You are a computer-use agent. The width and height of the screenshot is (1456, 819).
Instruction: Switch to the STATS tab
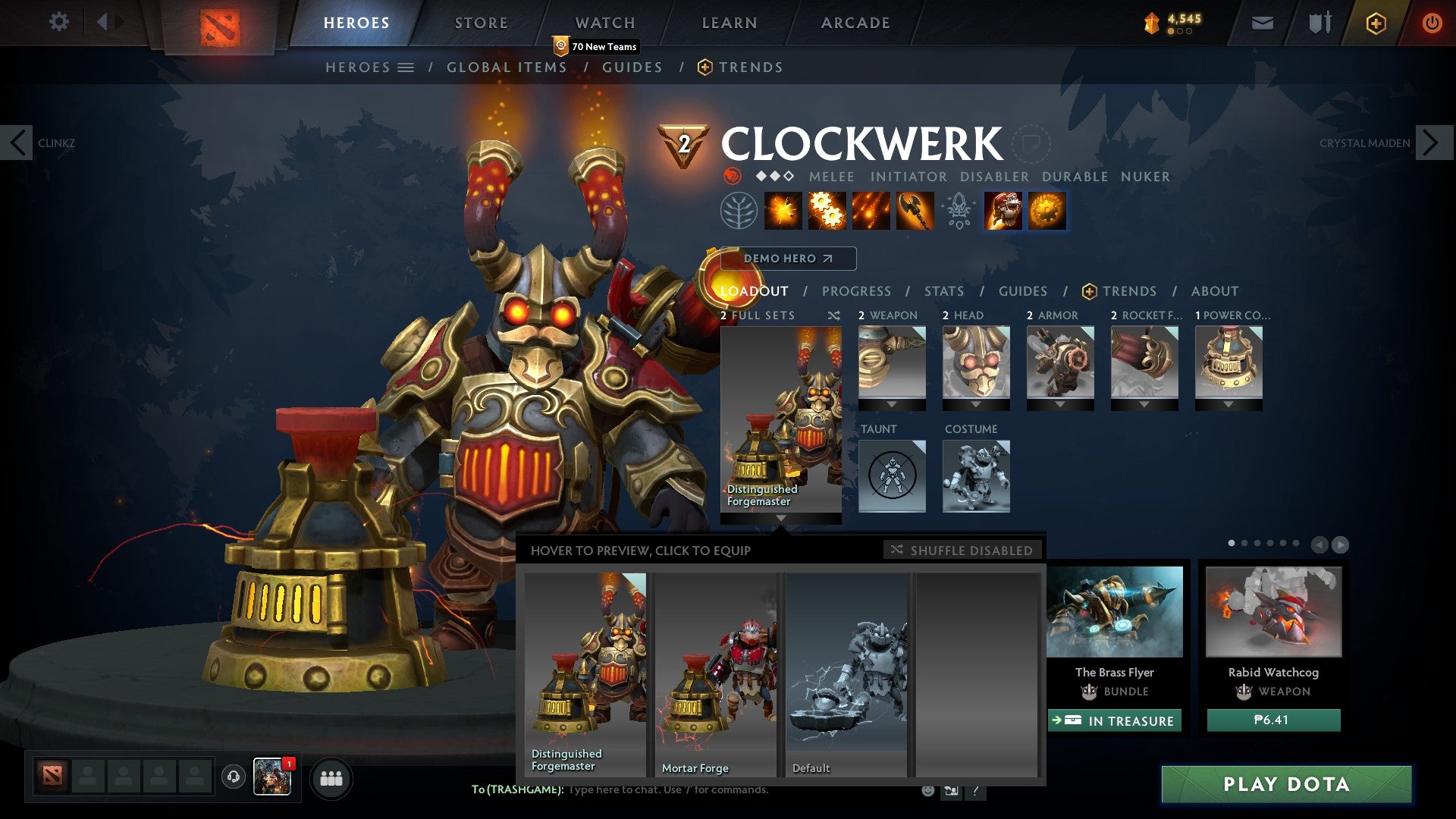[x=943, y=291]
